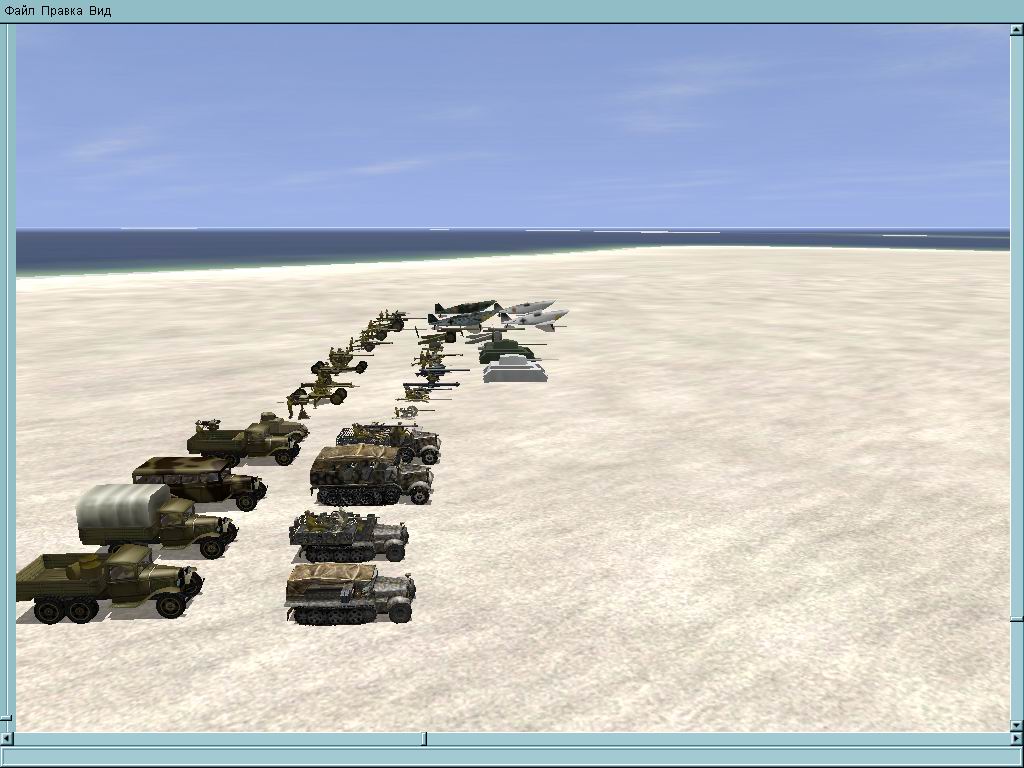The image size is (1024, 768).
Task: Open the Правка menu
Action: [x=62, y=11]
